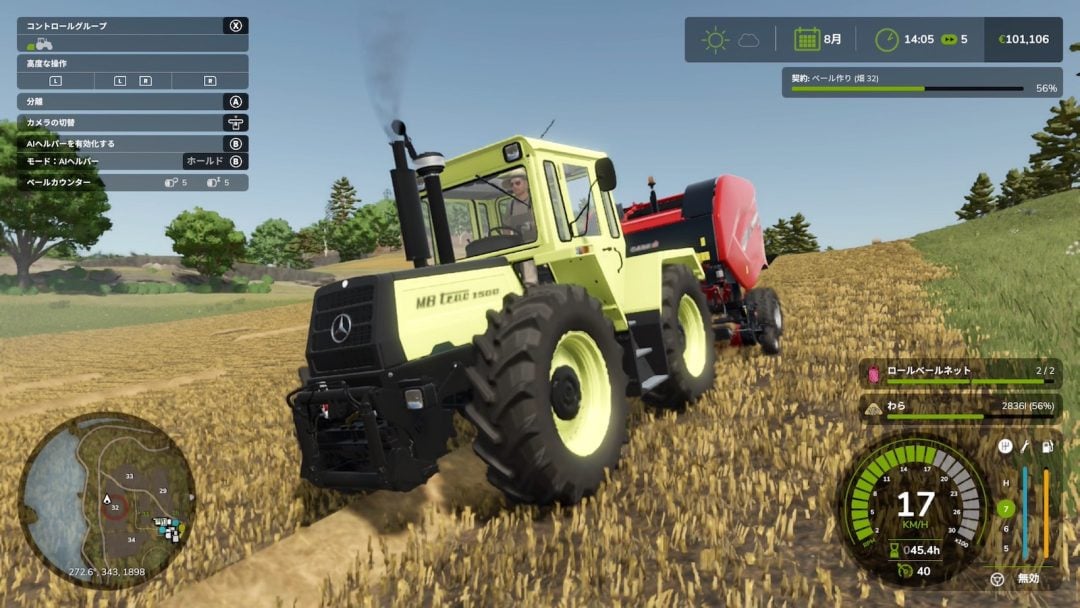The width and height of the screenshot is (1080, 608).
Task: Click the pink roll bale net icon
Action: pos(873,373)
